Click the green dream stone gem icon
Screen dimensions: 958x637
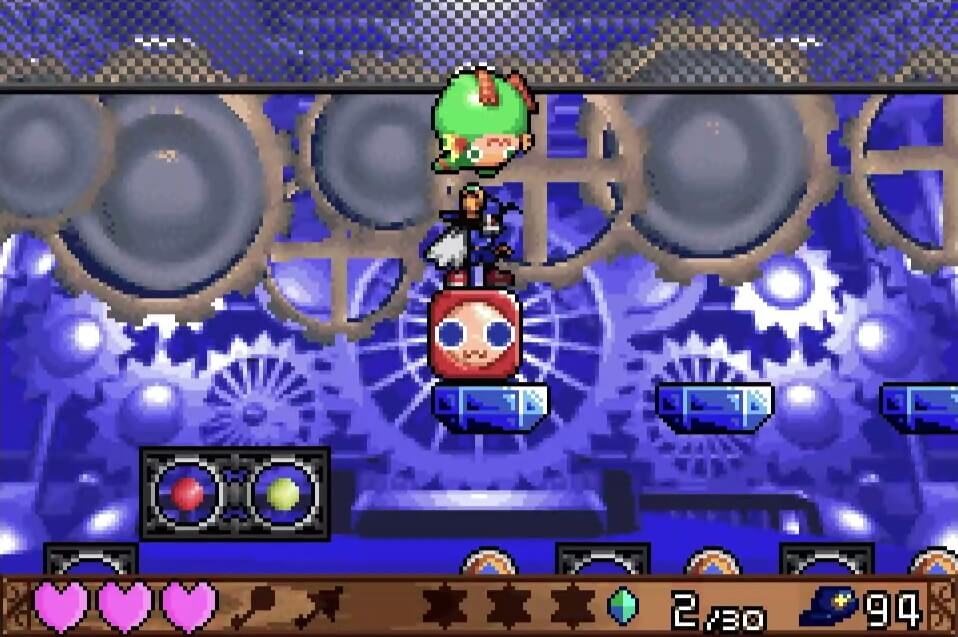[623, 606]
